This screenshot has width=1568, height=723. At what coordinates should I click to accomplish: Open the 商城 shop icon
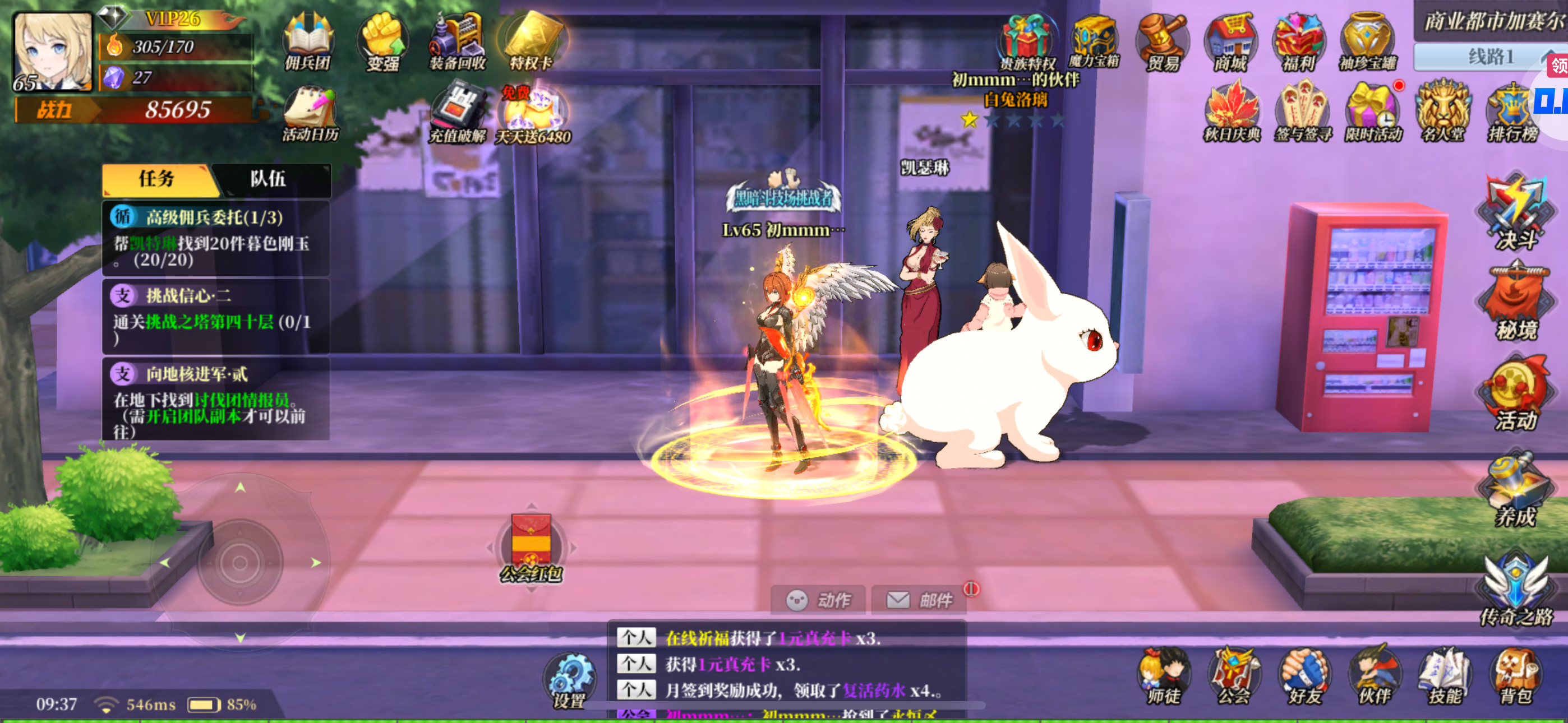pyautogui.click(x=1230, y=42)
